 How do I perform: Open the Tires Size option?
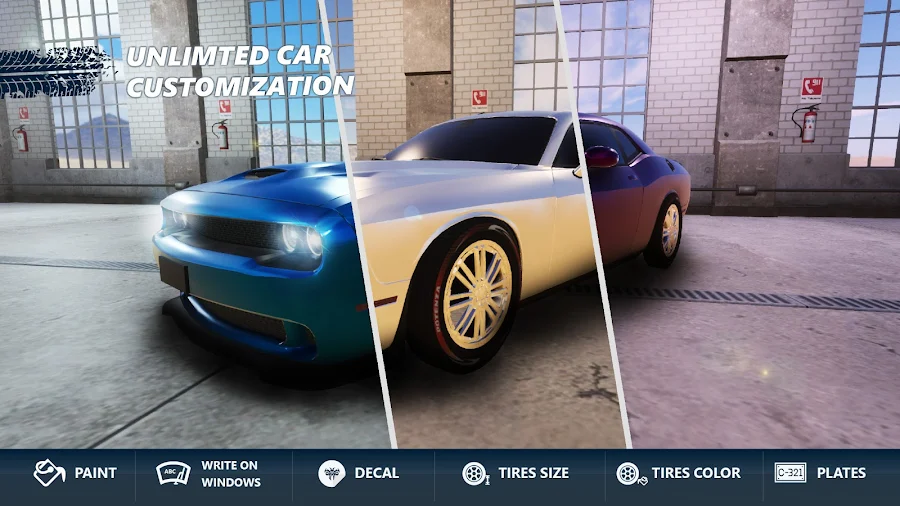[x=515, y=473]
